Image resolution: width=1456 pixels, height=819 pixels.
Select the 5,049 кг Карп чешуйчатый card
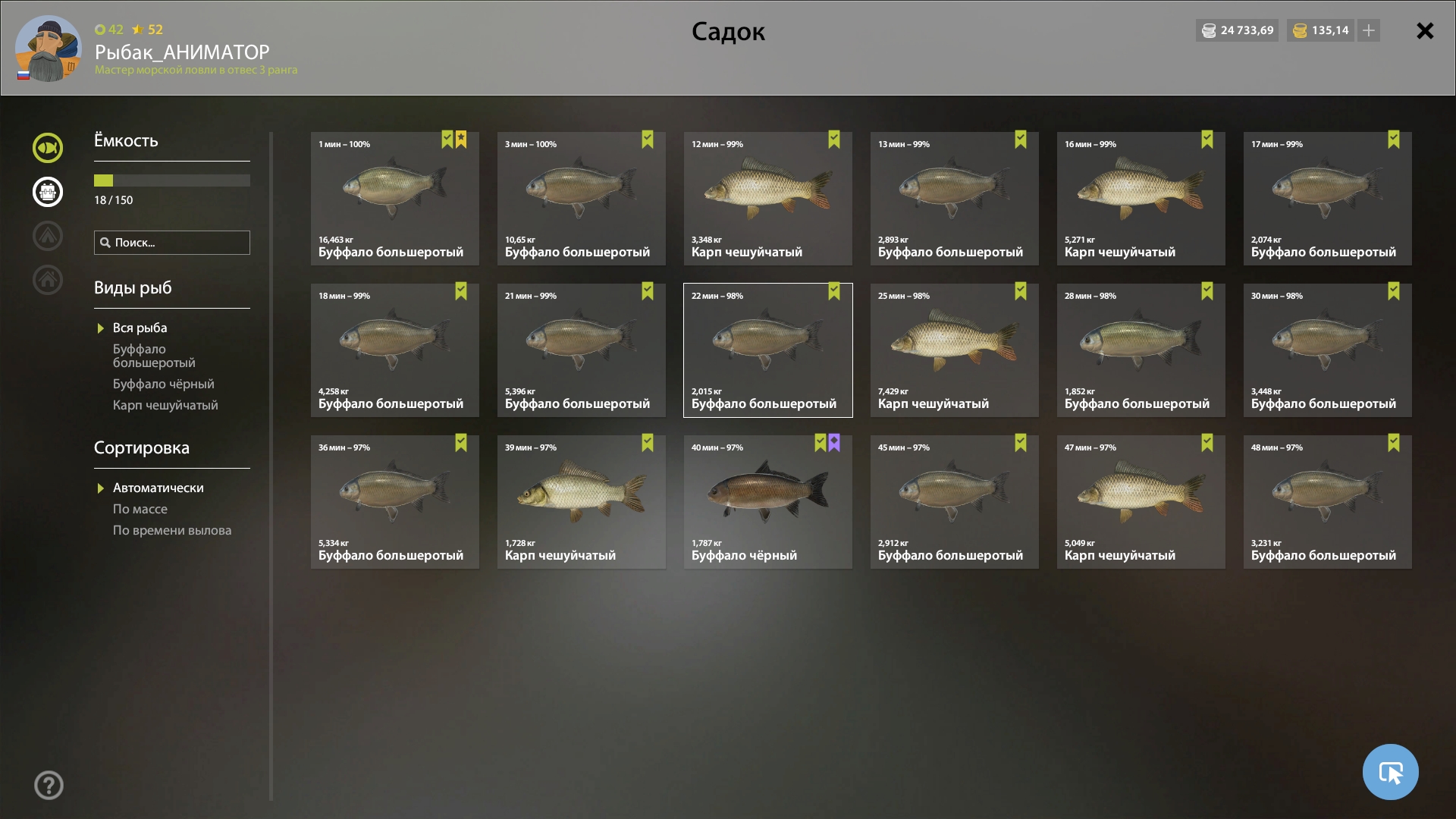point(1141,502)
